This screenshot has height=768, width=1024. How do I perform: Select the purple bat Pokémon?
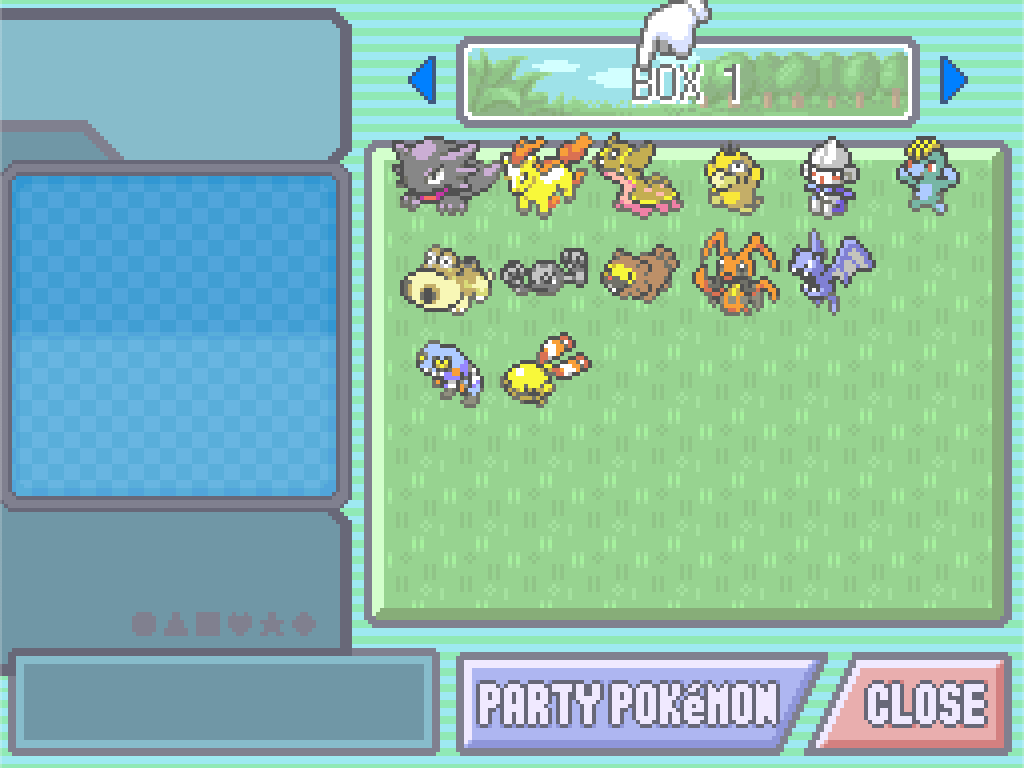tap(830, 268)
